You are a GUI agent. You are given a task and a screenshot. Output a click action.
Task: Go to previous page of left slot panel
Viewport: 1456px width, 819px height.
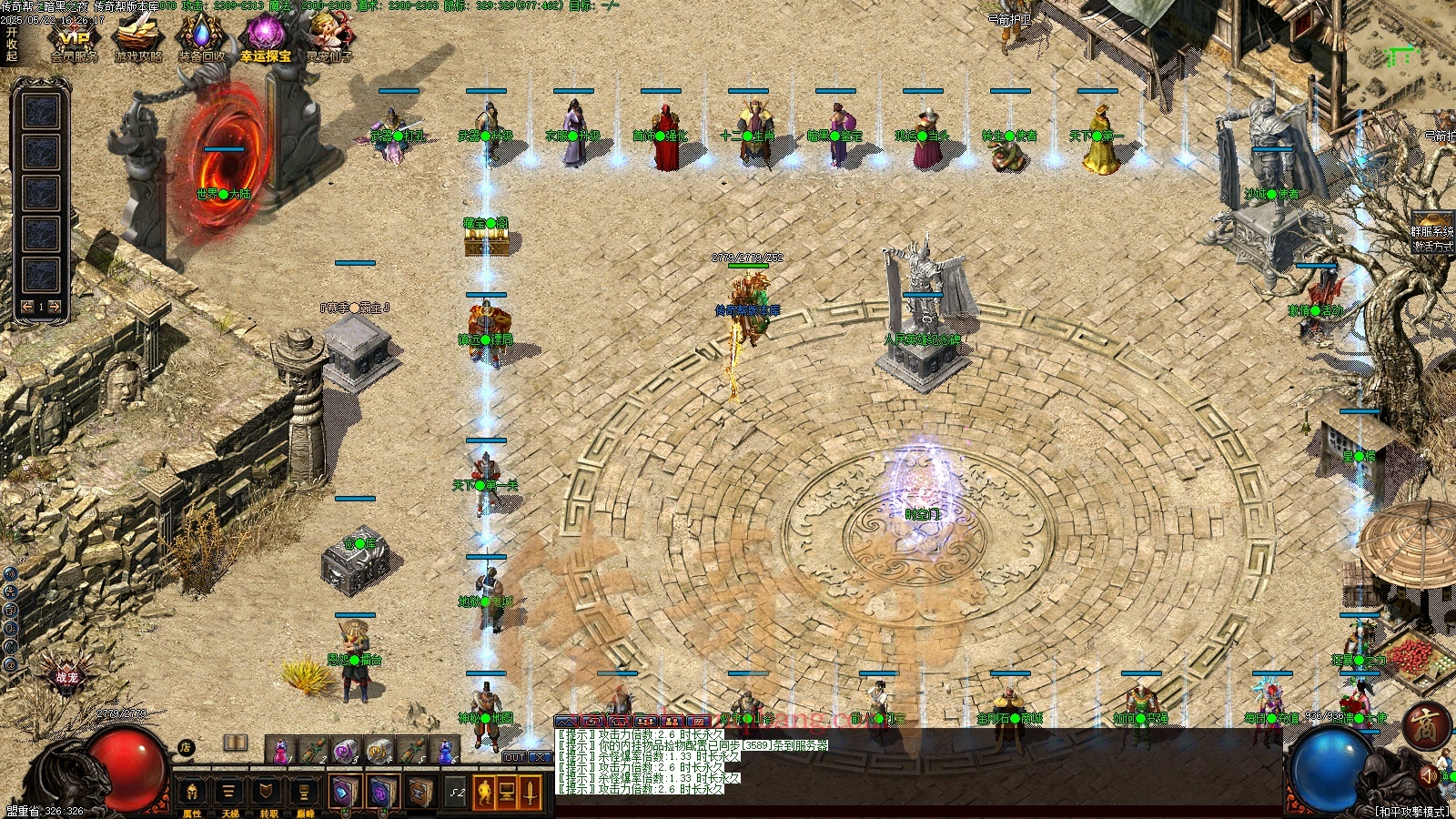pos(27,307)
